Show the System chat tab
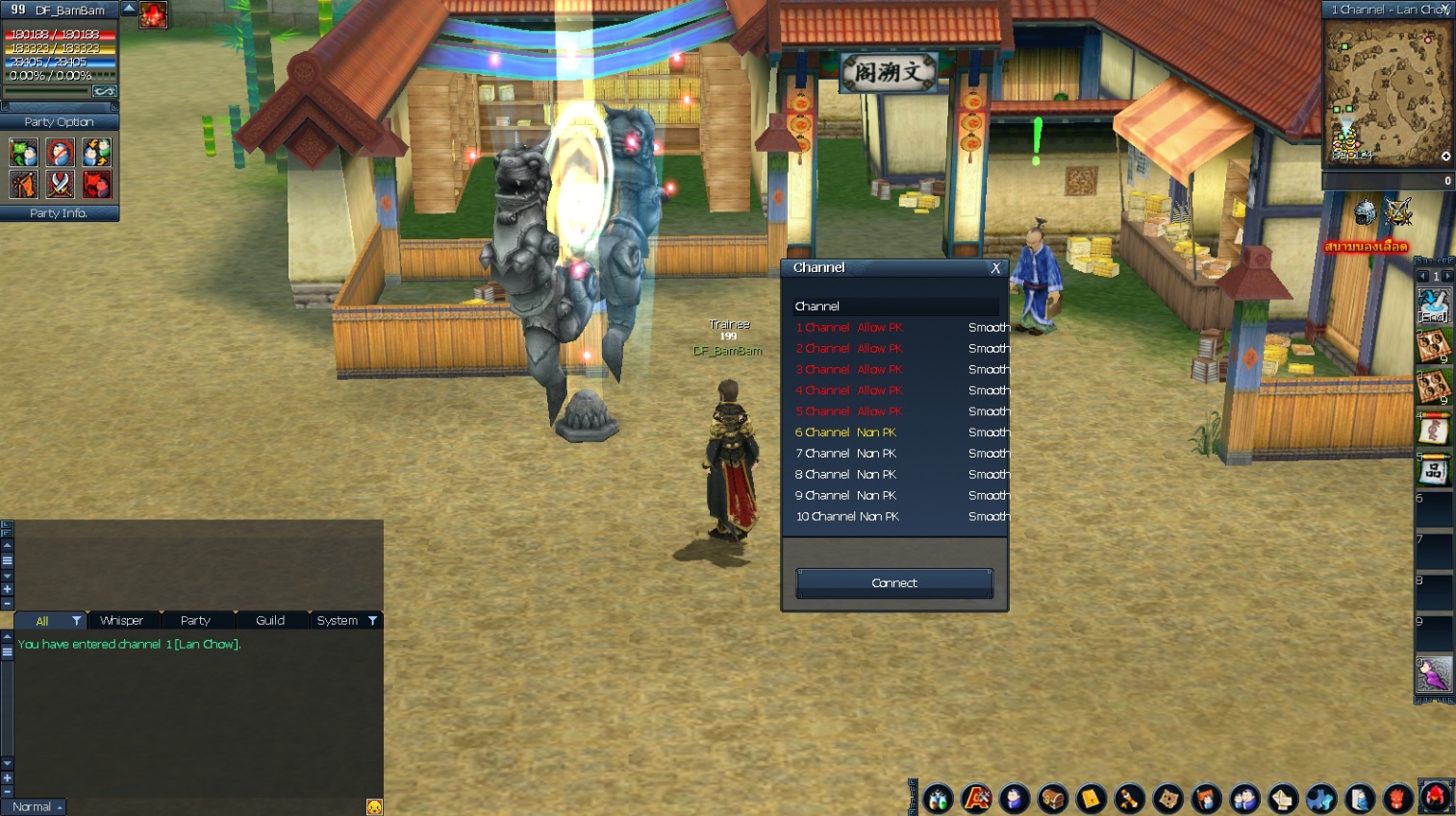This screenshot has height=816, width=1456. pyautogui.click(x=338, y=621)
